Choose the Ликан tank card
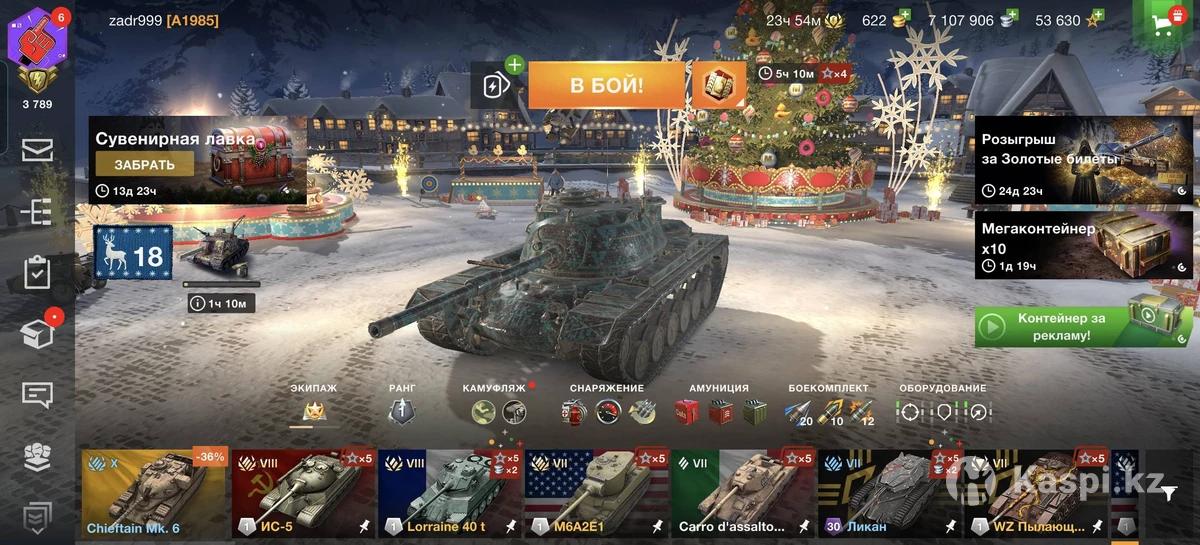The height and width of the screenshot is (545, 1200). pyautogui.click(x=890, y=493)
